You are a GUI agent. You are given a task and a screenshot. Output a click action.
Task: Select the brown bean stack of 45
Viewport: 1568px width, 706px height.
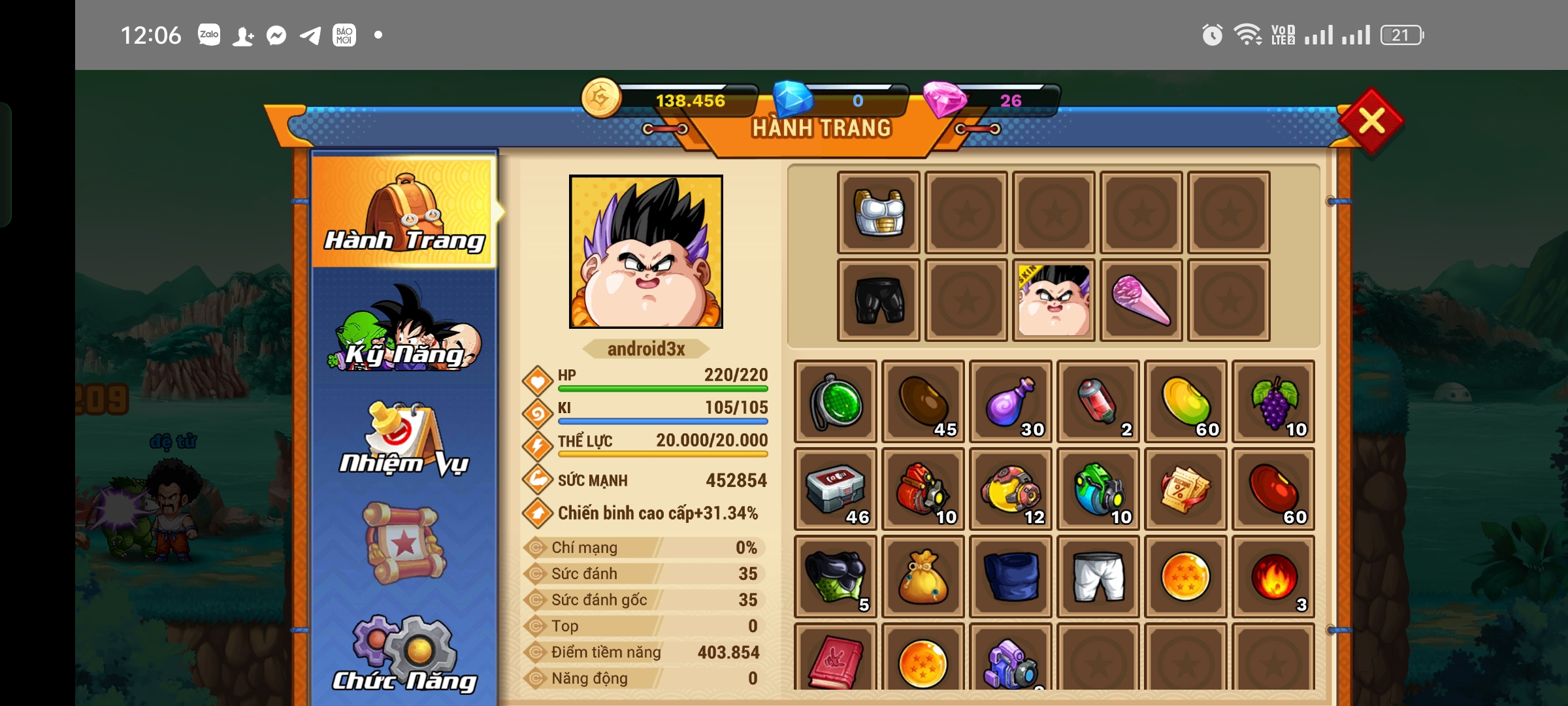click(923, 401)
